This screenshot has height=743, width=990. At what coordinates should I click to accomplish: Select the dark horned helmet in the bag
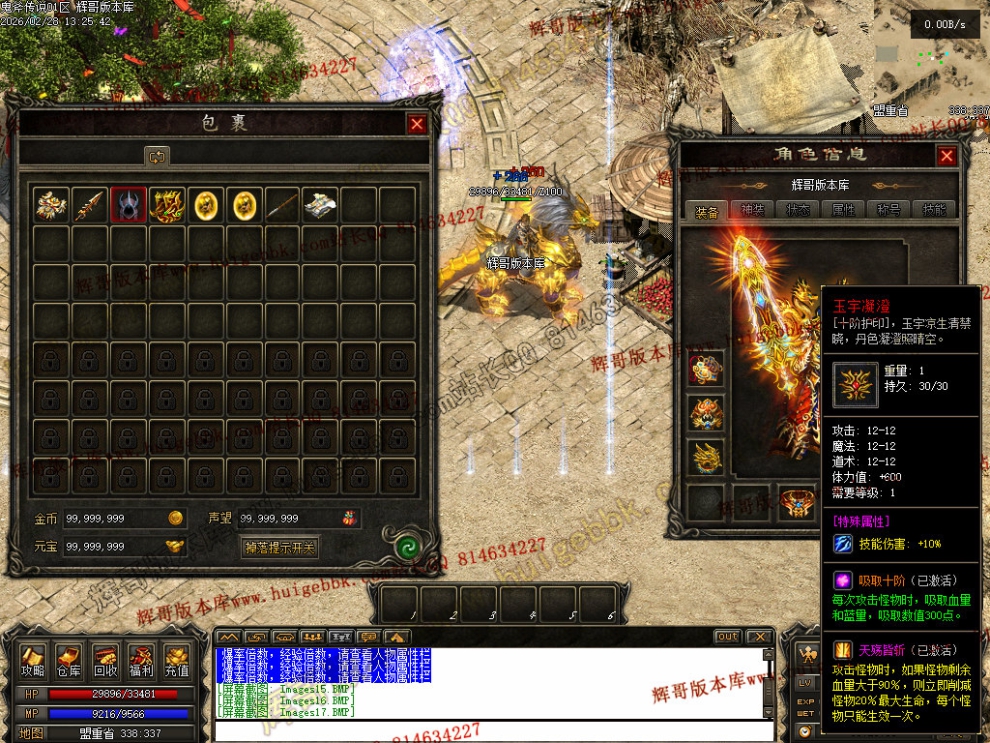click(128, 205)
